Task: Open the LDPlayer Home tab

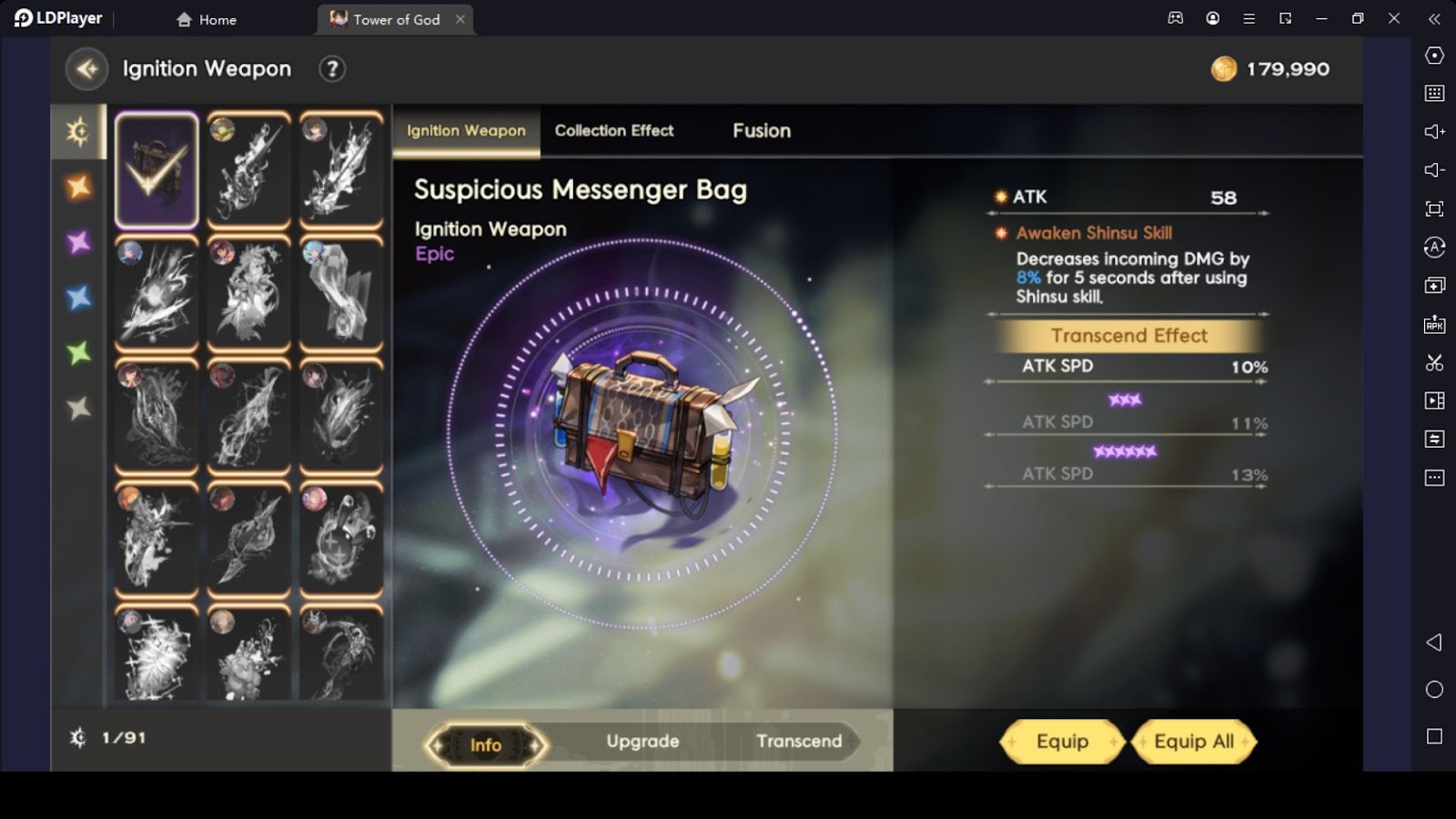Action: (x=207, y=19)
